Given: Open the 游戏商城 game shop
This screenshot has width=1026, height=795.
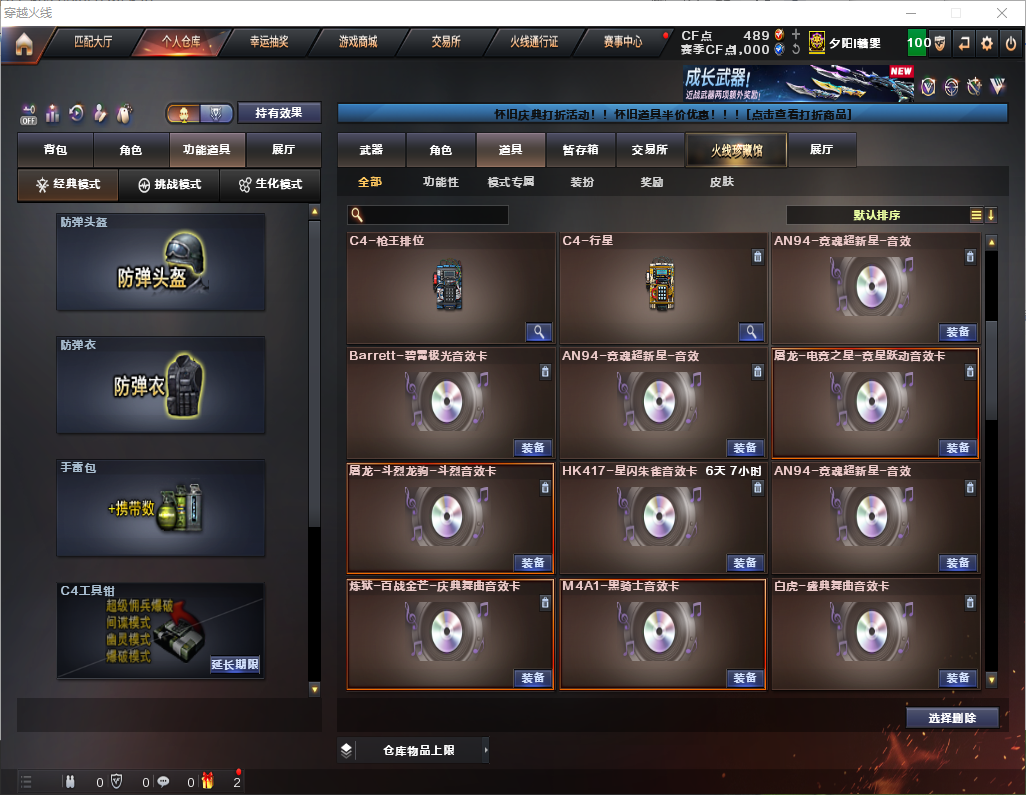Looking at the screenshot, I should (357, 42).
